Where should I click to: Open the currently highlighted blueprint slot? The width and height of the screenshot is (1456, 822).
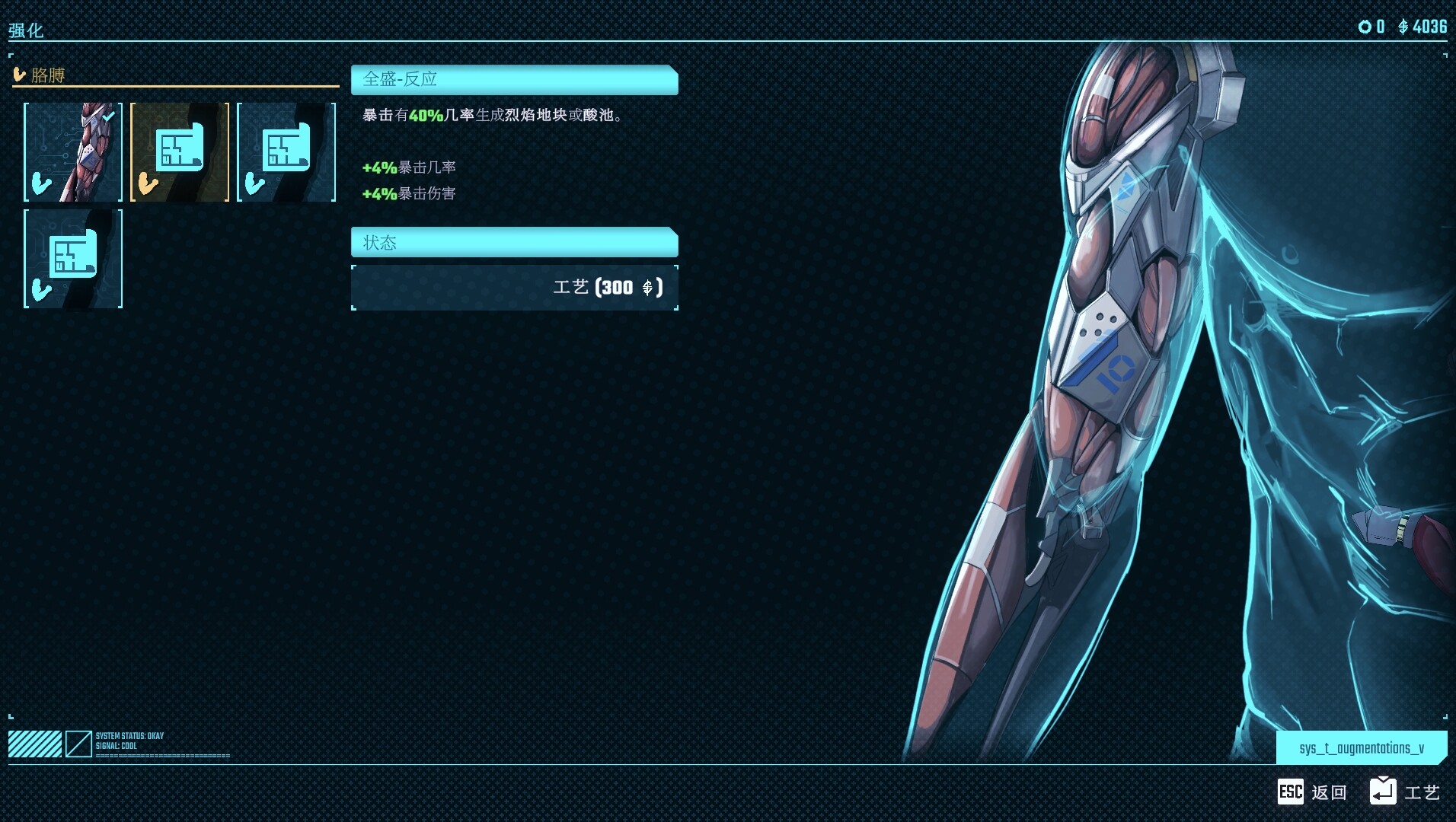[179, 151]
